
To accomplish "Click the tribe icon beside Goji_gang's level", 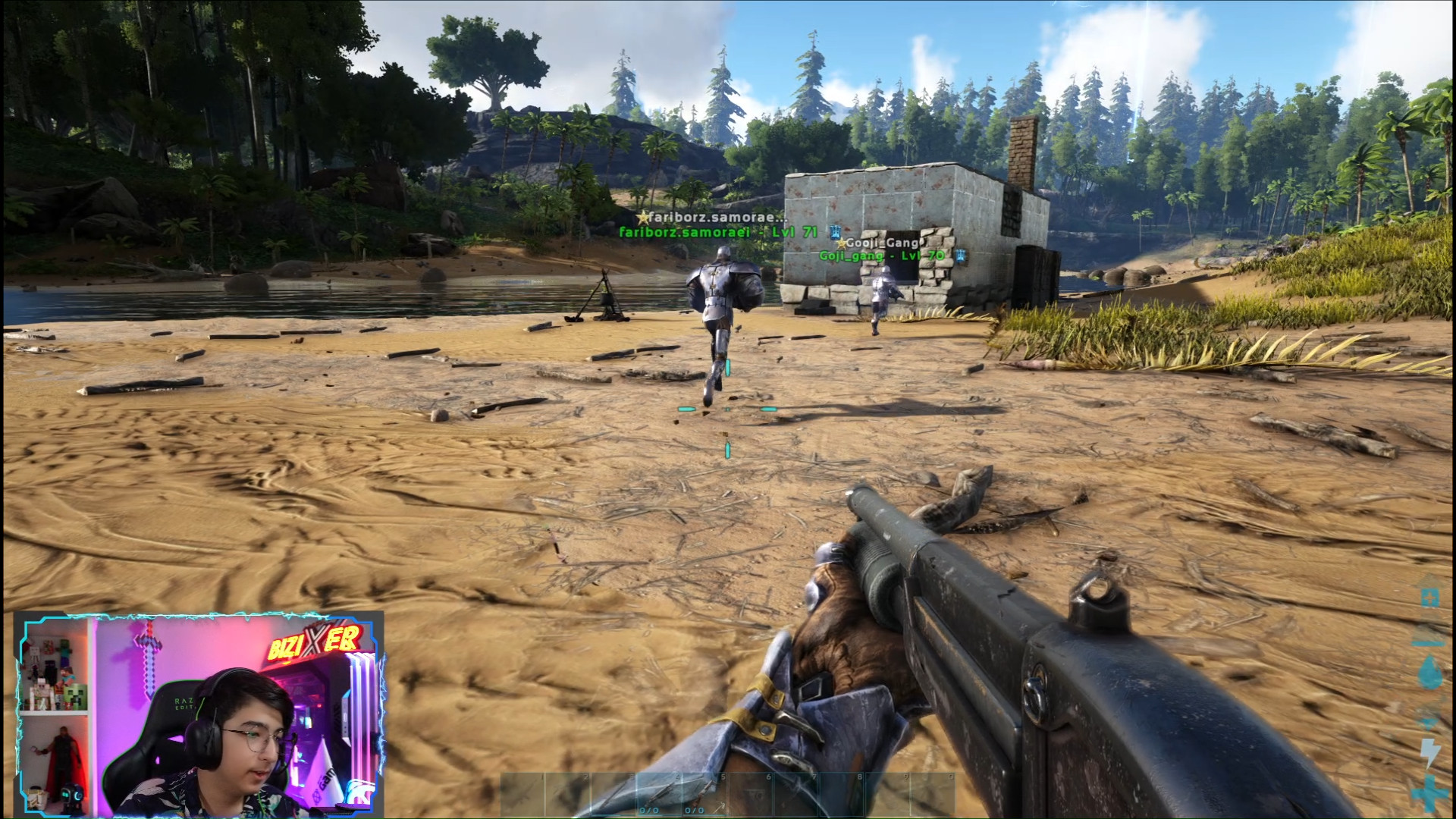I will 961,256.
